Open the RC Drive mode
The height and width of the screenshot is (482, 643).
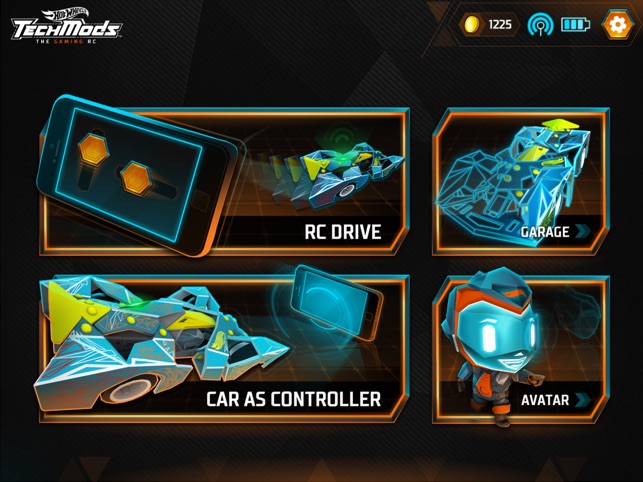[x=224, y=181]
